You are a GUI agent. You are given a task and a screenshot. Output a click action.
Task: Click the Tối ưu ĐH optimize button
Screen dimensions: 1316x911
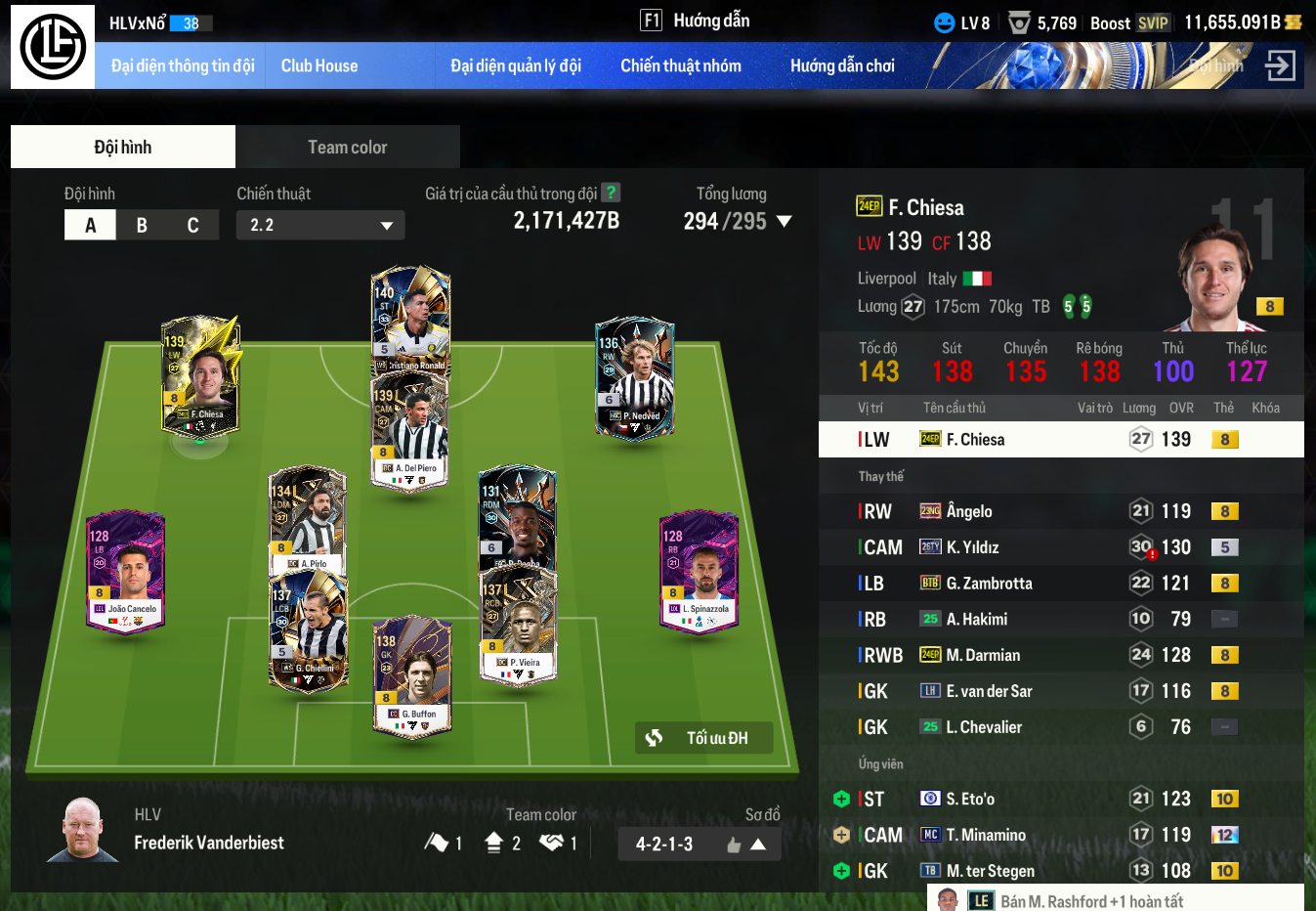pos(703,738)
